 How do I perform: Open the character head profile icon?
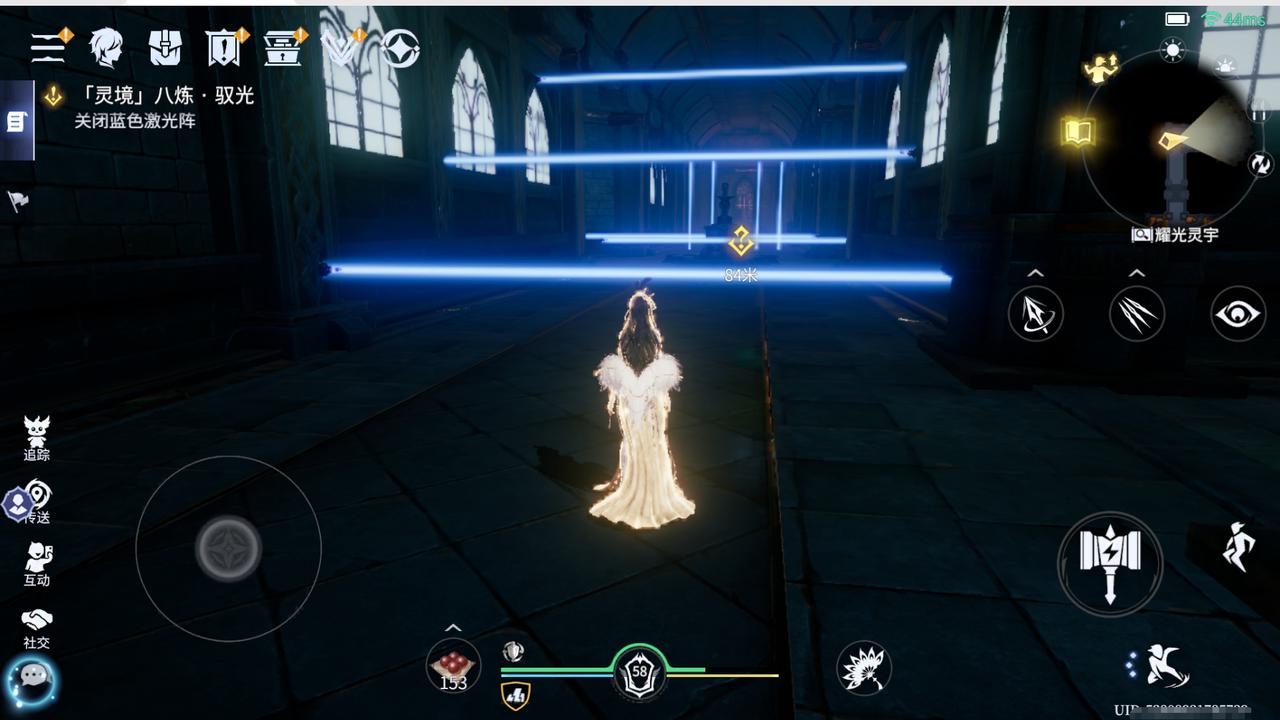(x=106, y=47)
